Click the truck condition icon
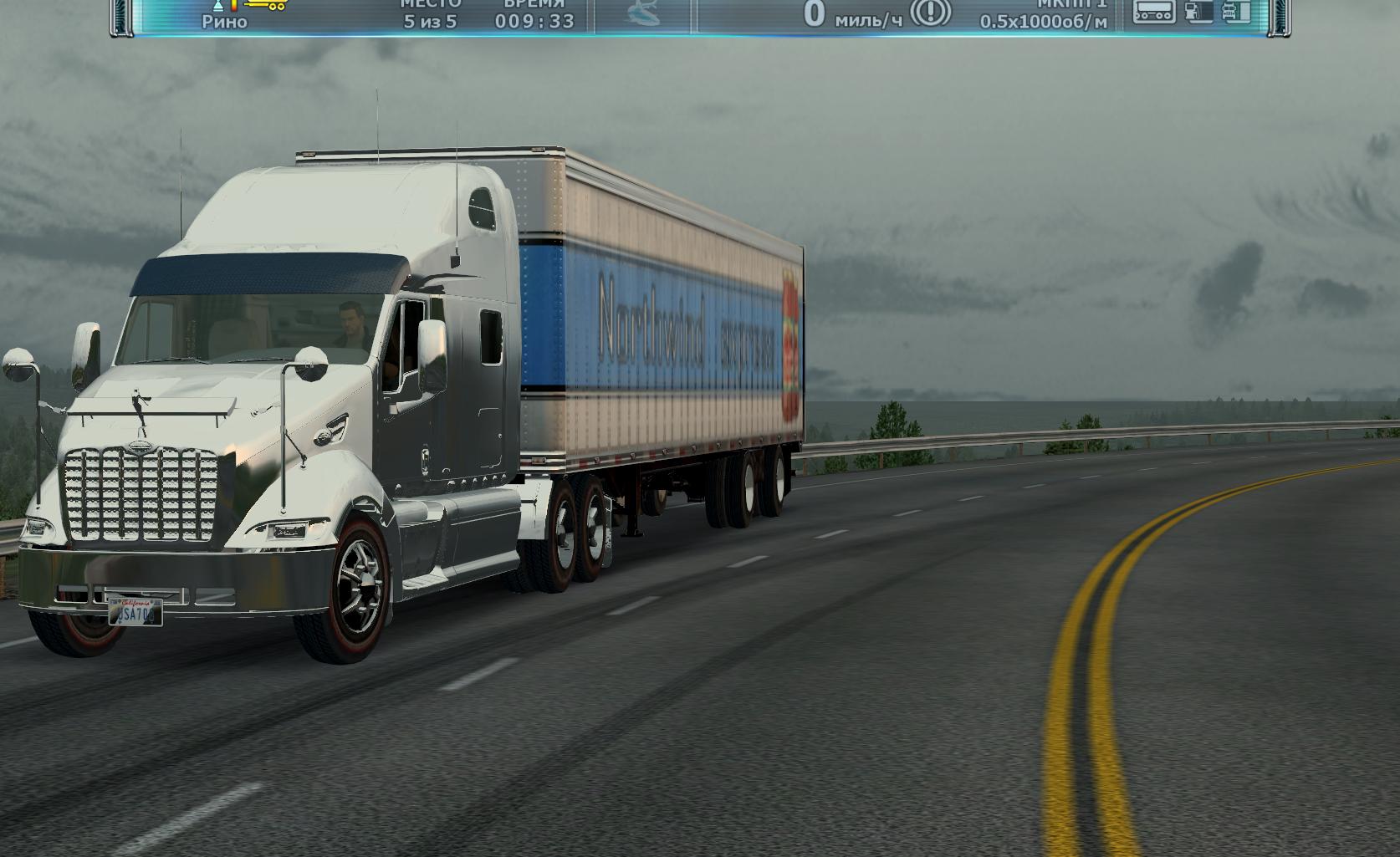 pos(1236,12)
